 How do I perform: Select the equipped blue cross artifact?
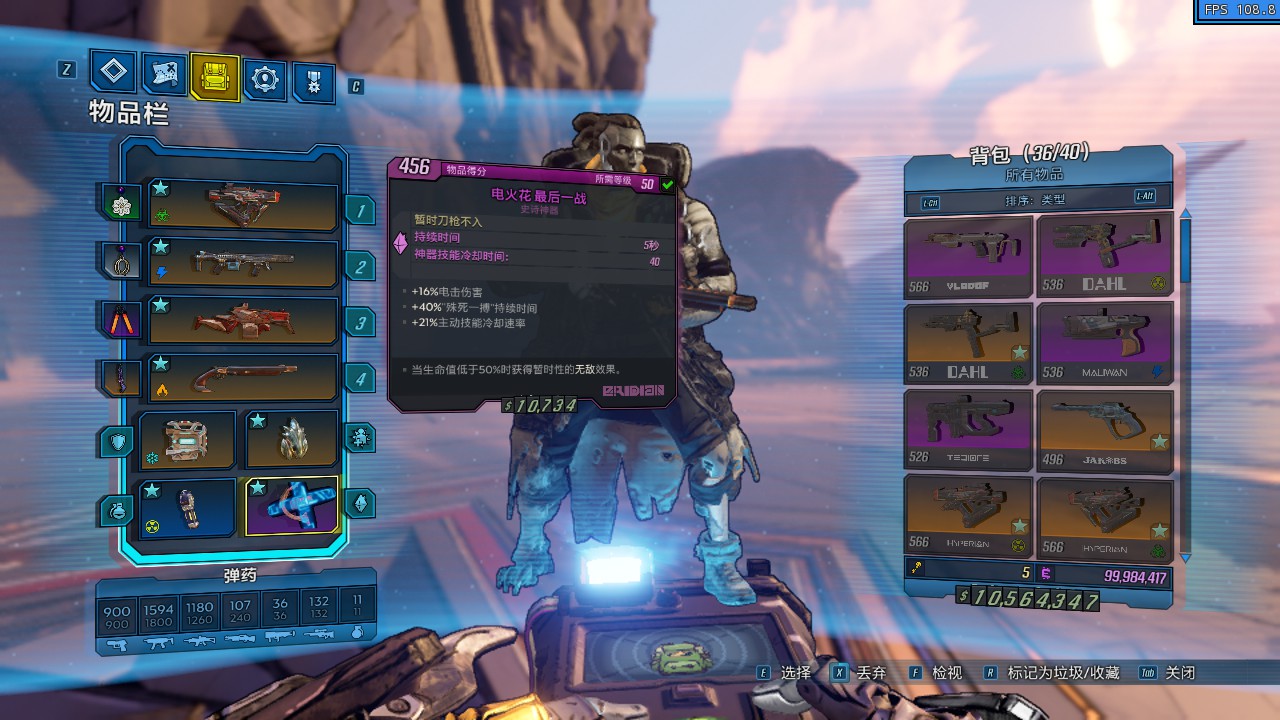(292, 506)
